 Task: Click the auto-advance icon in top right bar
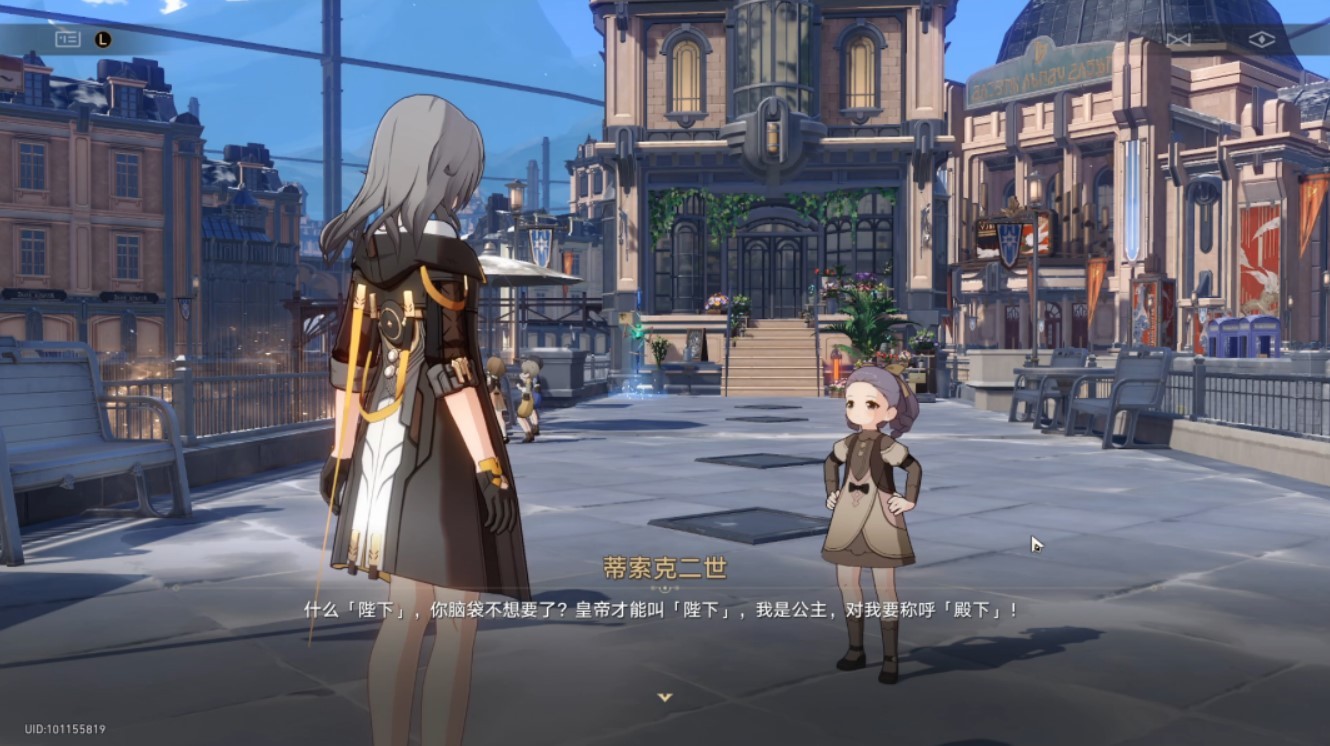1177,38
